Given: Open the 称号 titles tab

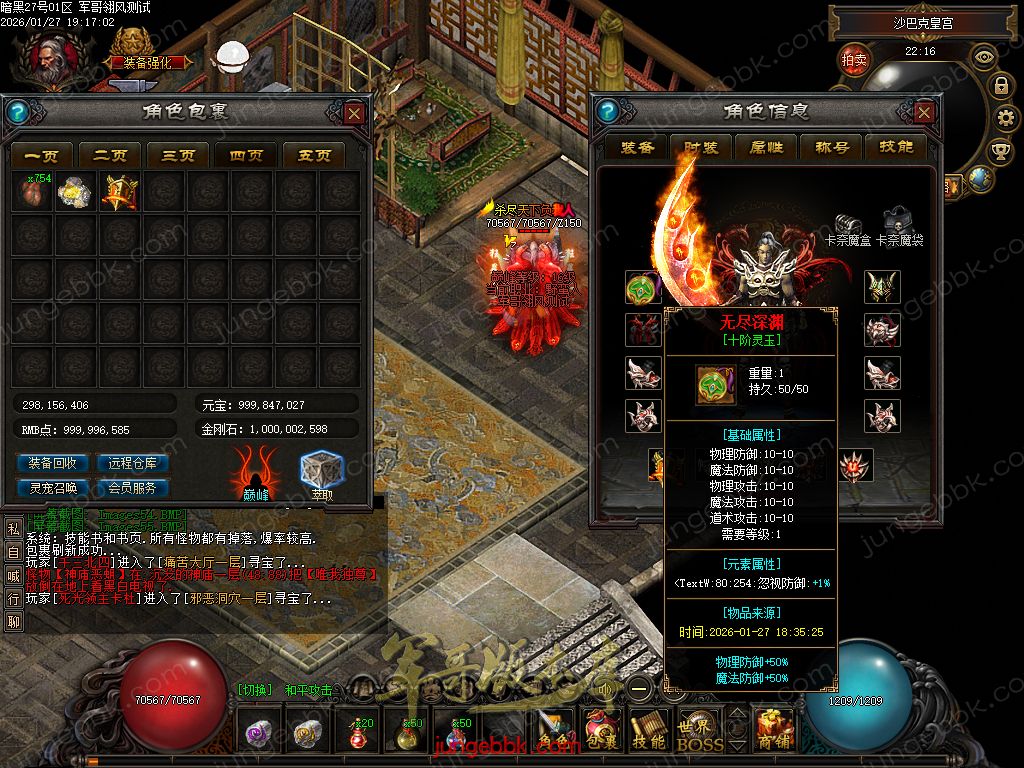Looking at the screenshot, I should point(831,147).
